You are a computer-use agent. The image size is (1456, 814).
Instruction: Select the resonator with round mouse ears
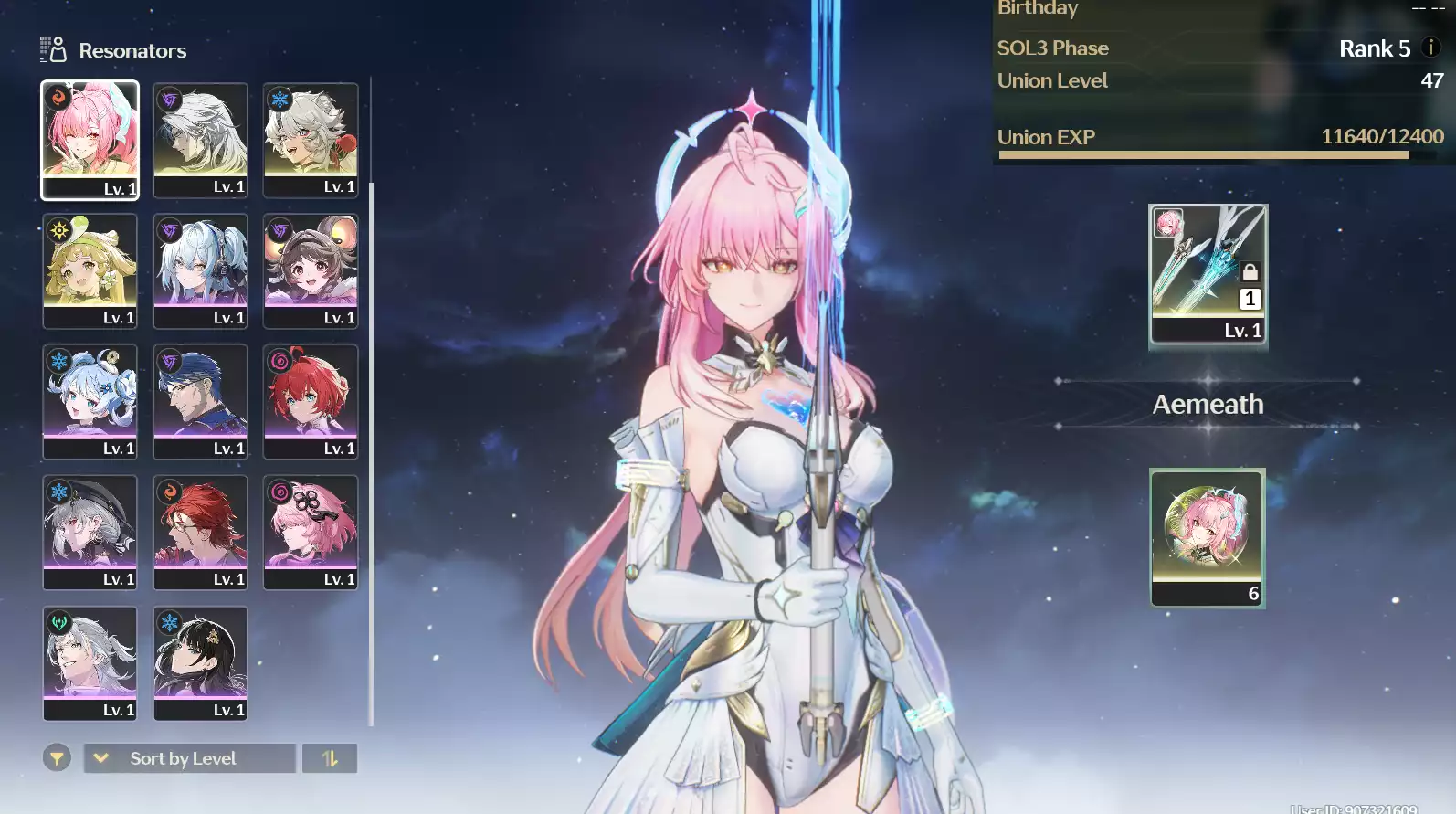pyautogui.click(x=311, y=270)
